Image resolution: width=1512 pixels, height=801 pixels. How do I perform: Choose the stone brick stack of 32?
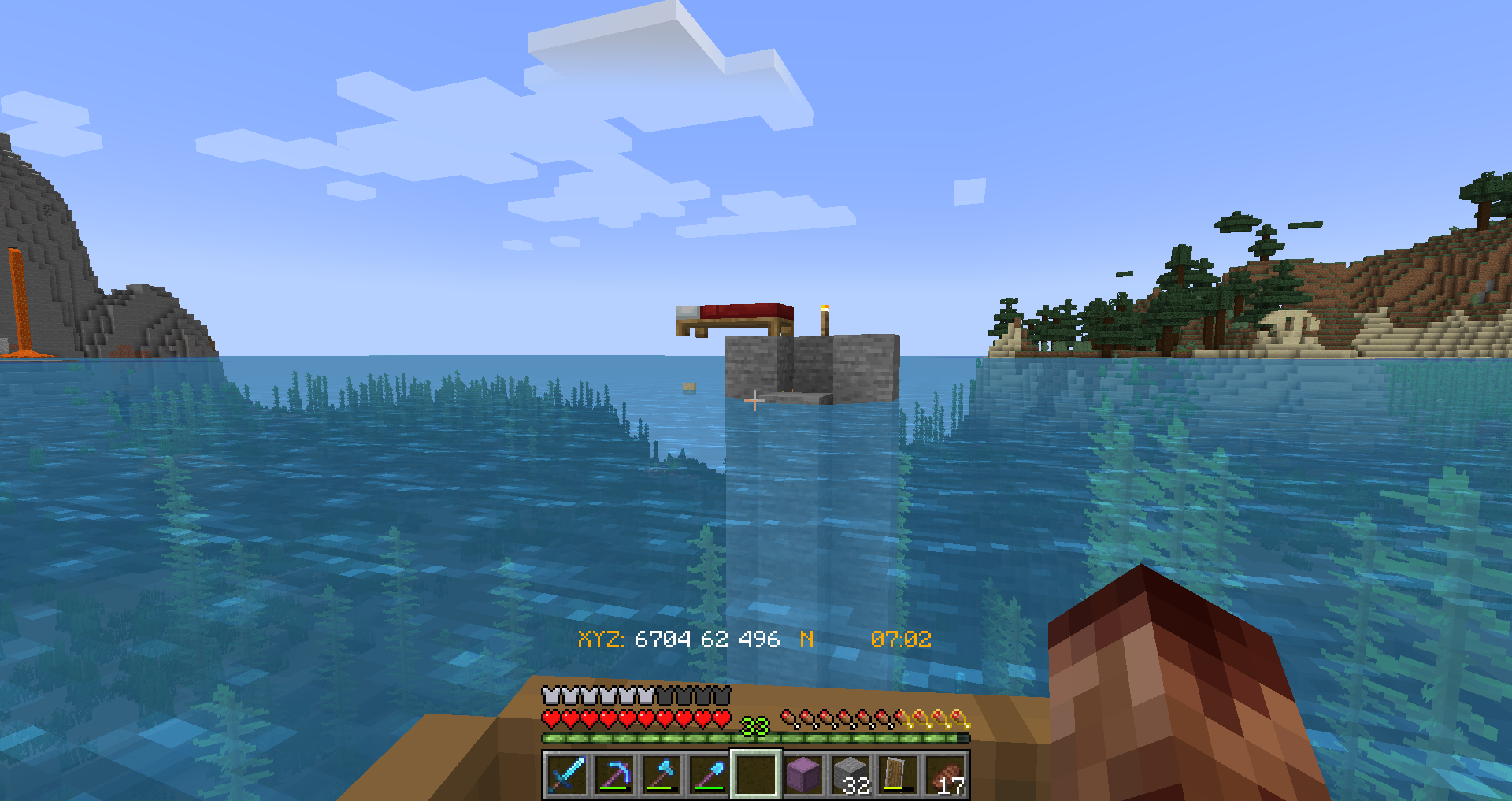851,774
